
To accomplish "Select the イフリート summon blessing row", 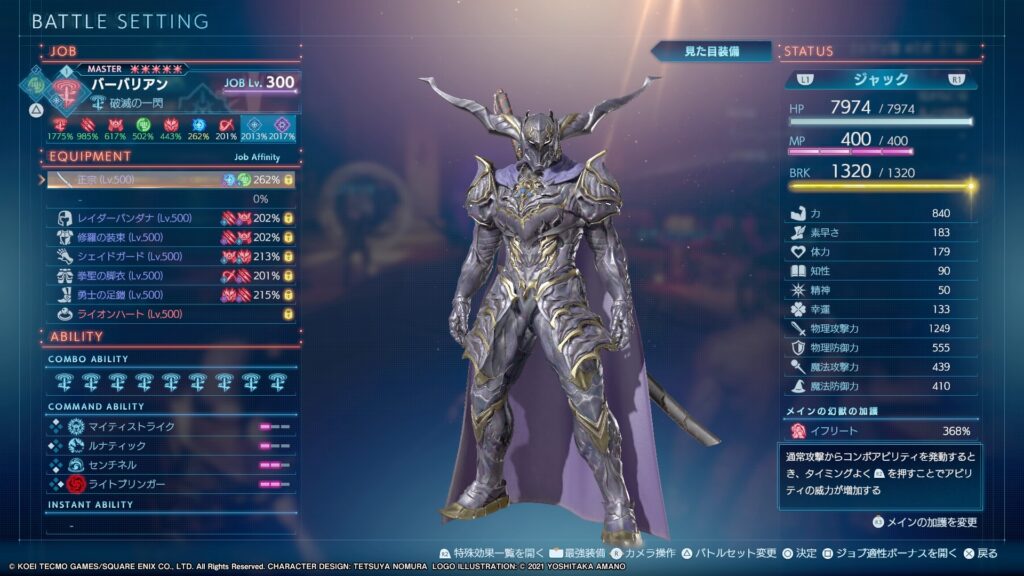I will pos(880,431).
